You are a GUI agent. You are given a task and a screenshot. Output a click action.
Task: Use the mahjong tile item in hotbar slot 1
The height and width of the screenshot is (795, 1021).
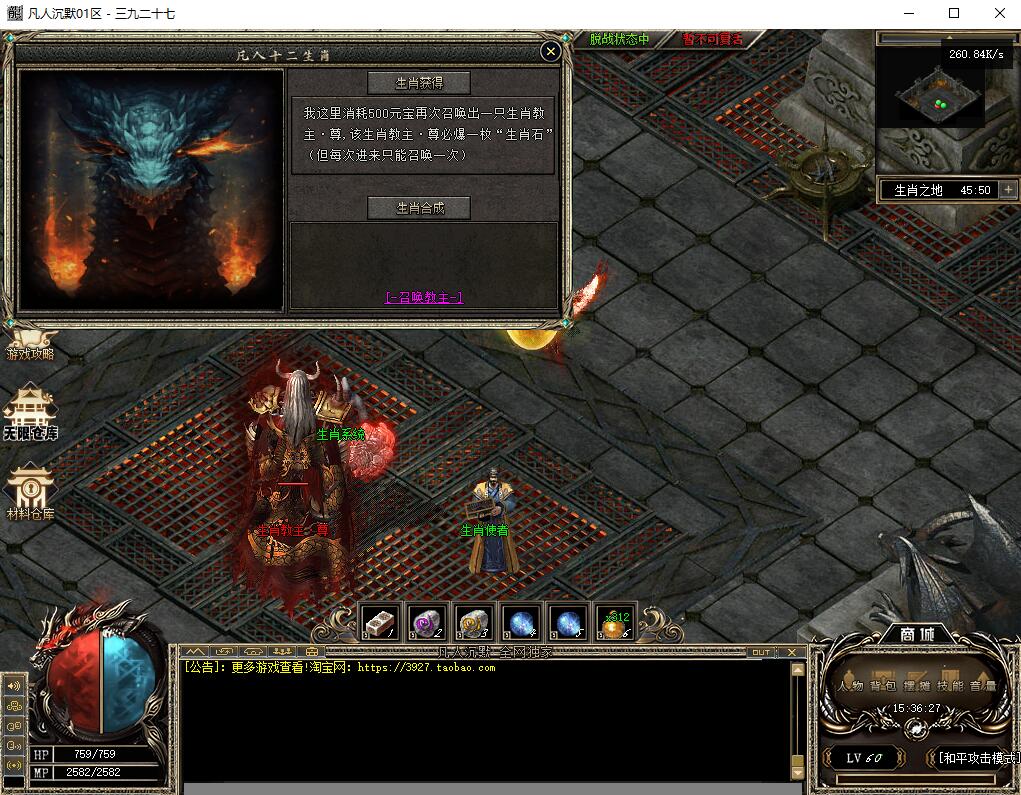[x=380, y=622]
